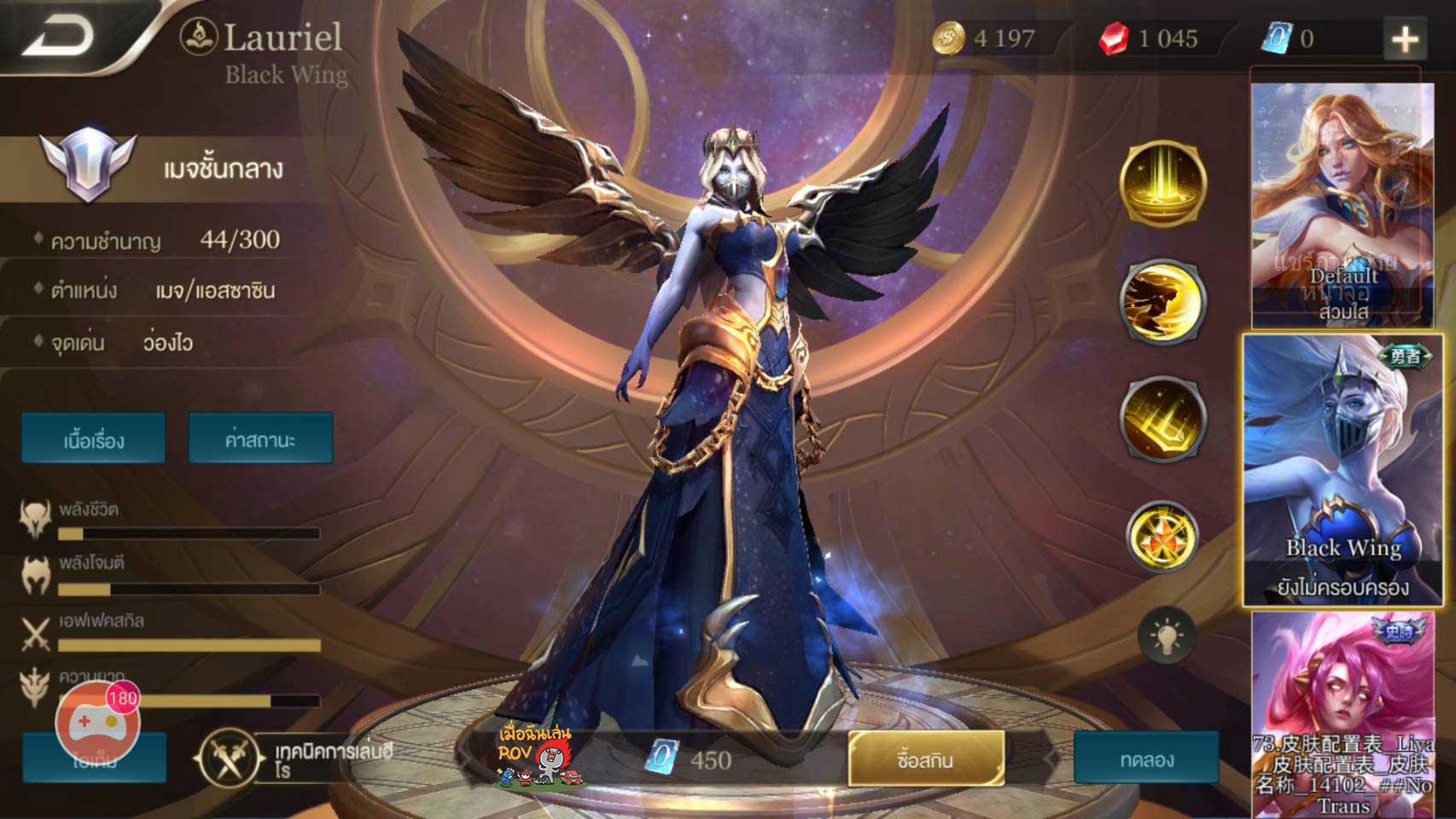The image size is (1456, 819).
Task: View the orange star passive icon
Action: (x=1162, y=537)
